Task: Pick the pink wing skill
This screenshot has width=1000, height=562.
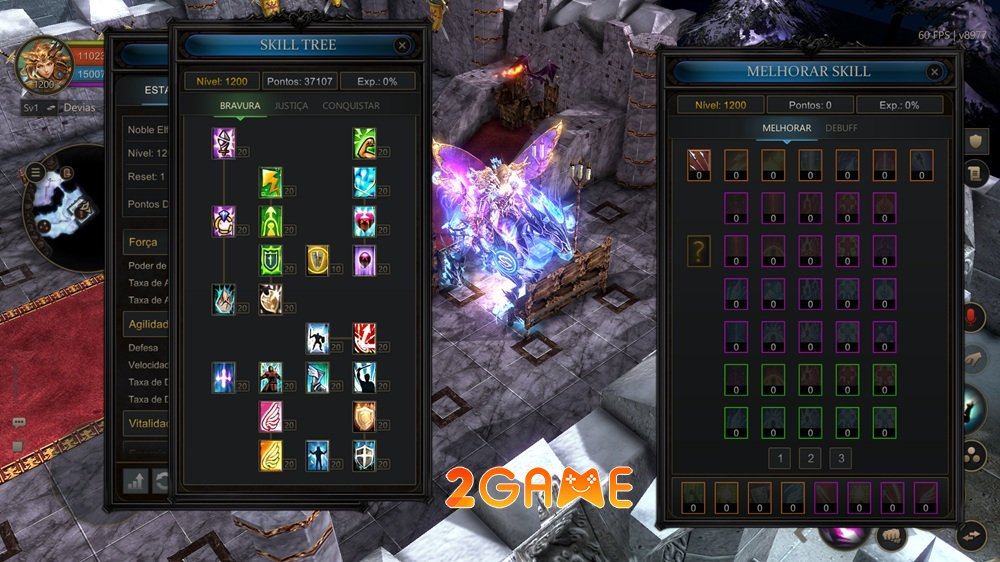Action: tap(270, 415)
